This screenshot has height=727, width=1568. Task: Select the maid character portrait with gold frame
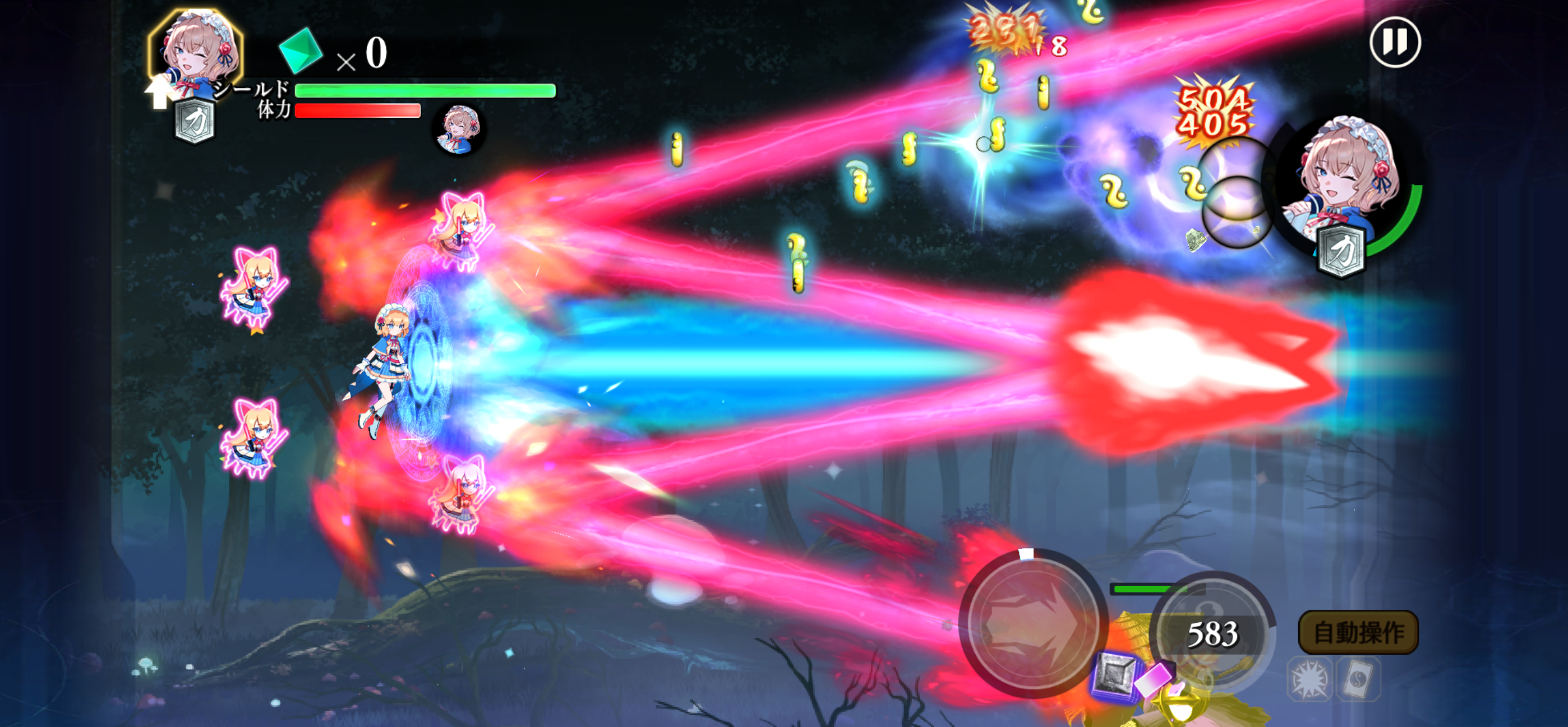196,52
